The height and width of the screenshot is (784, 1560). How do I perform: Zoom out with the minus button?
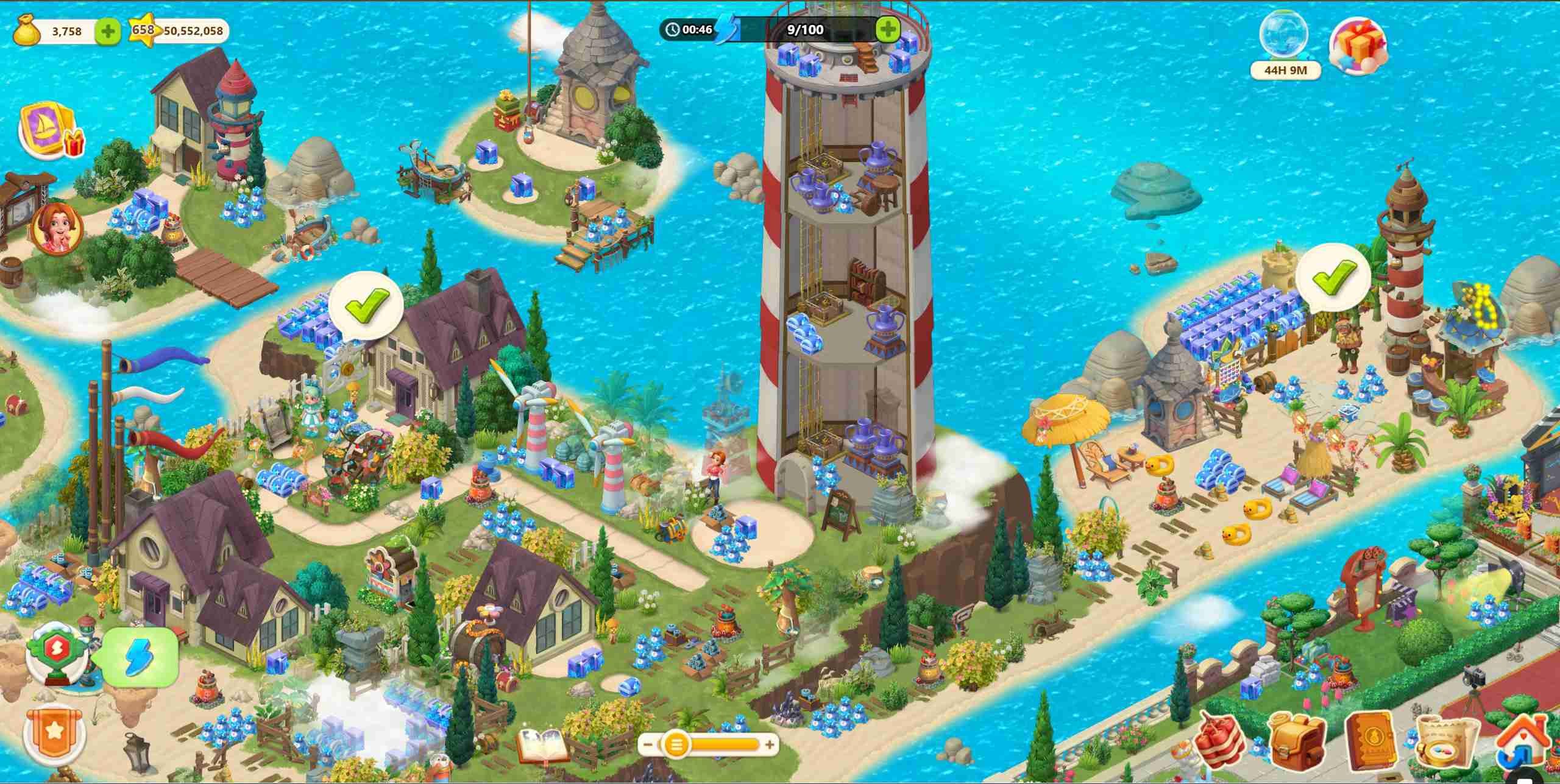[x=648, y=744]
